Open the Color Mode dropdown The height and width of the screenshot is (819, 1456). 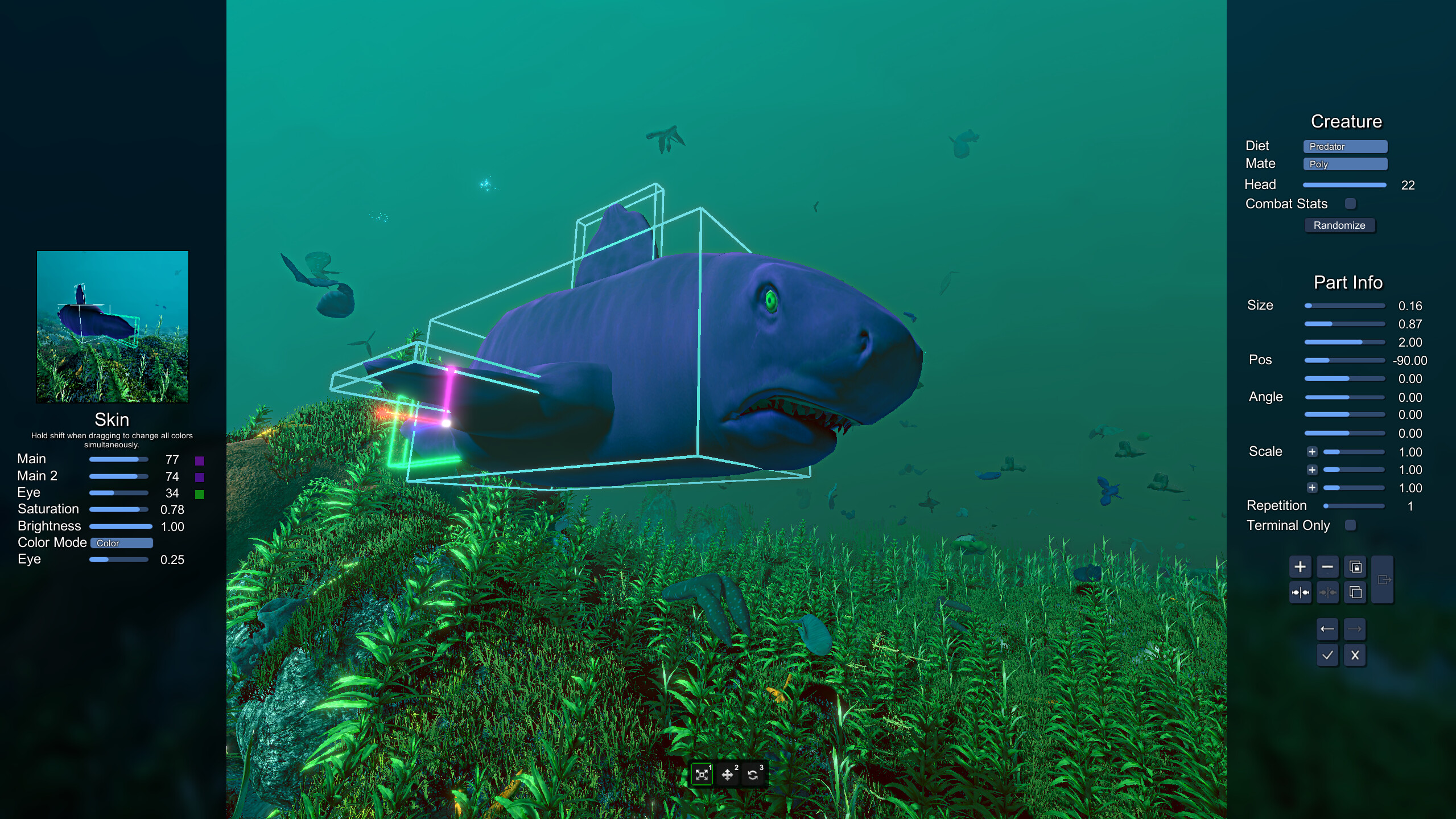pyautogui.click(x=121, y=543)
